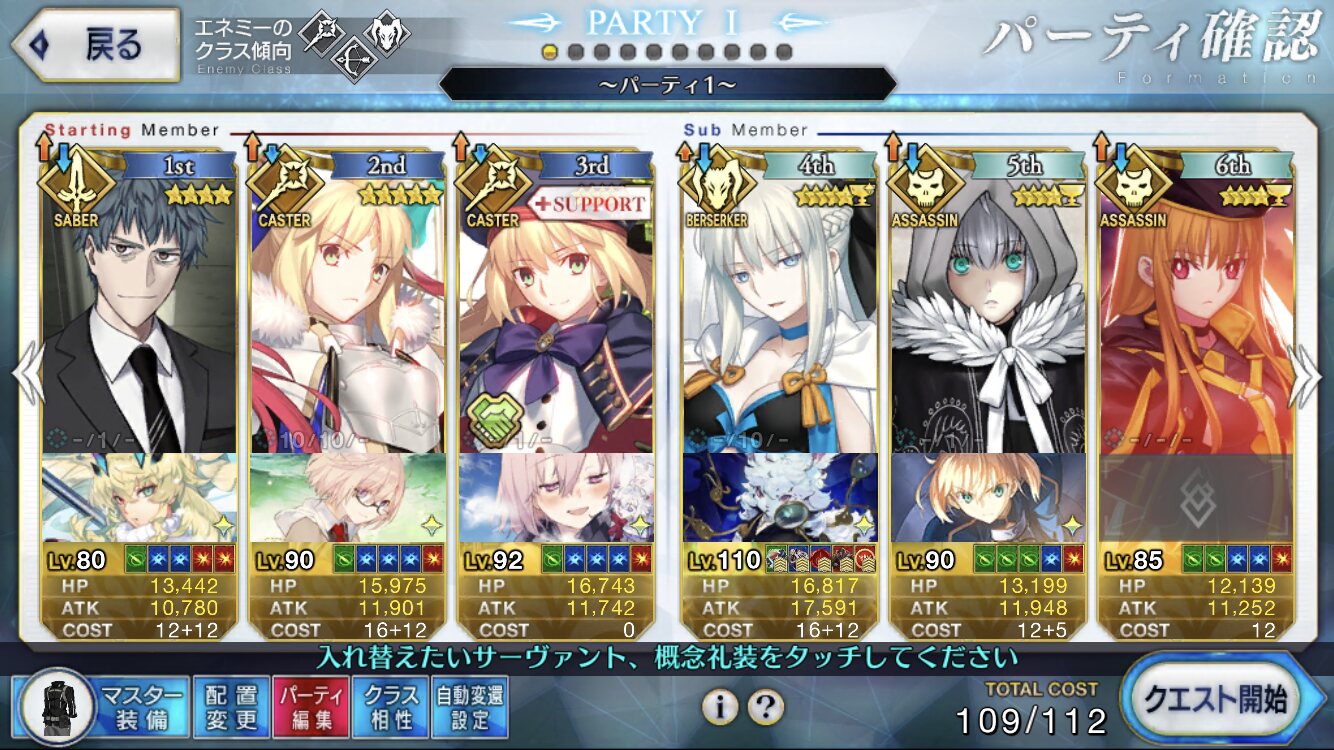Image resolution: width=1334 pixels, height=750 pixels.
Task: Go back with the 戻る button
Action: (x=95, y=45)
